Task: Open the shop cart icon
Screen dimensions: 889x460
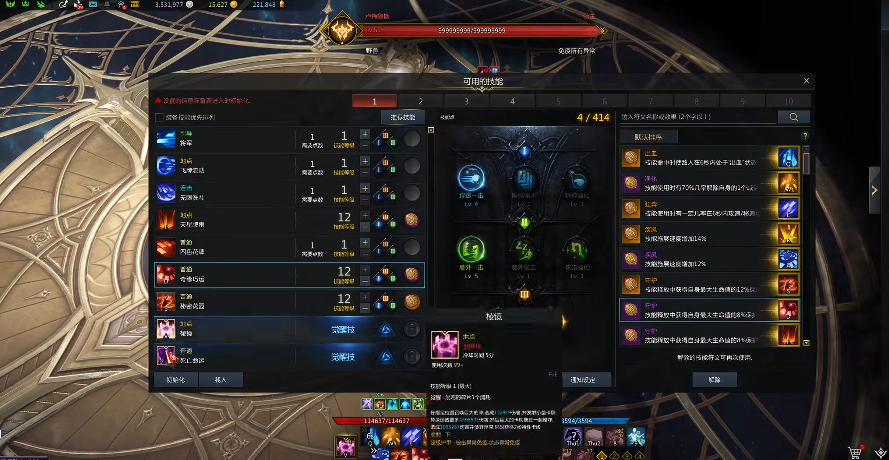Action: point(855,451)
